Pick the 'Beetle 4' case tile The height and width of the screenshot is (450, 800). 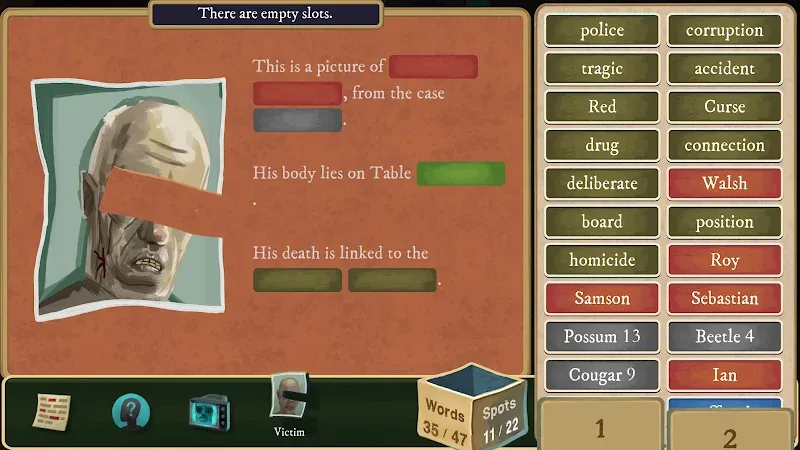tap(724, 336)
